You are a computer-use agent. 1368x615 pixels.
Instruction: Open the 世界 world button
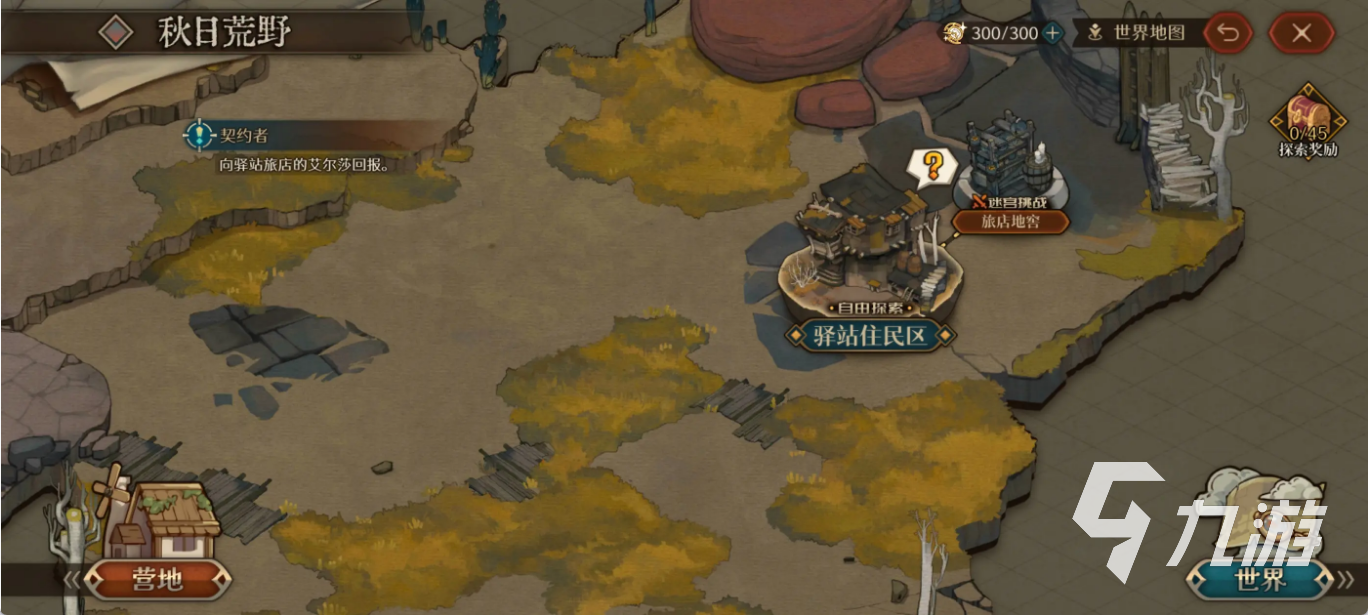1264,576
